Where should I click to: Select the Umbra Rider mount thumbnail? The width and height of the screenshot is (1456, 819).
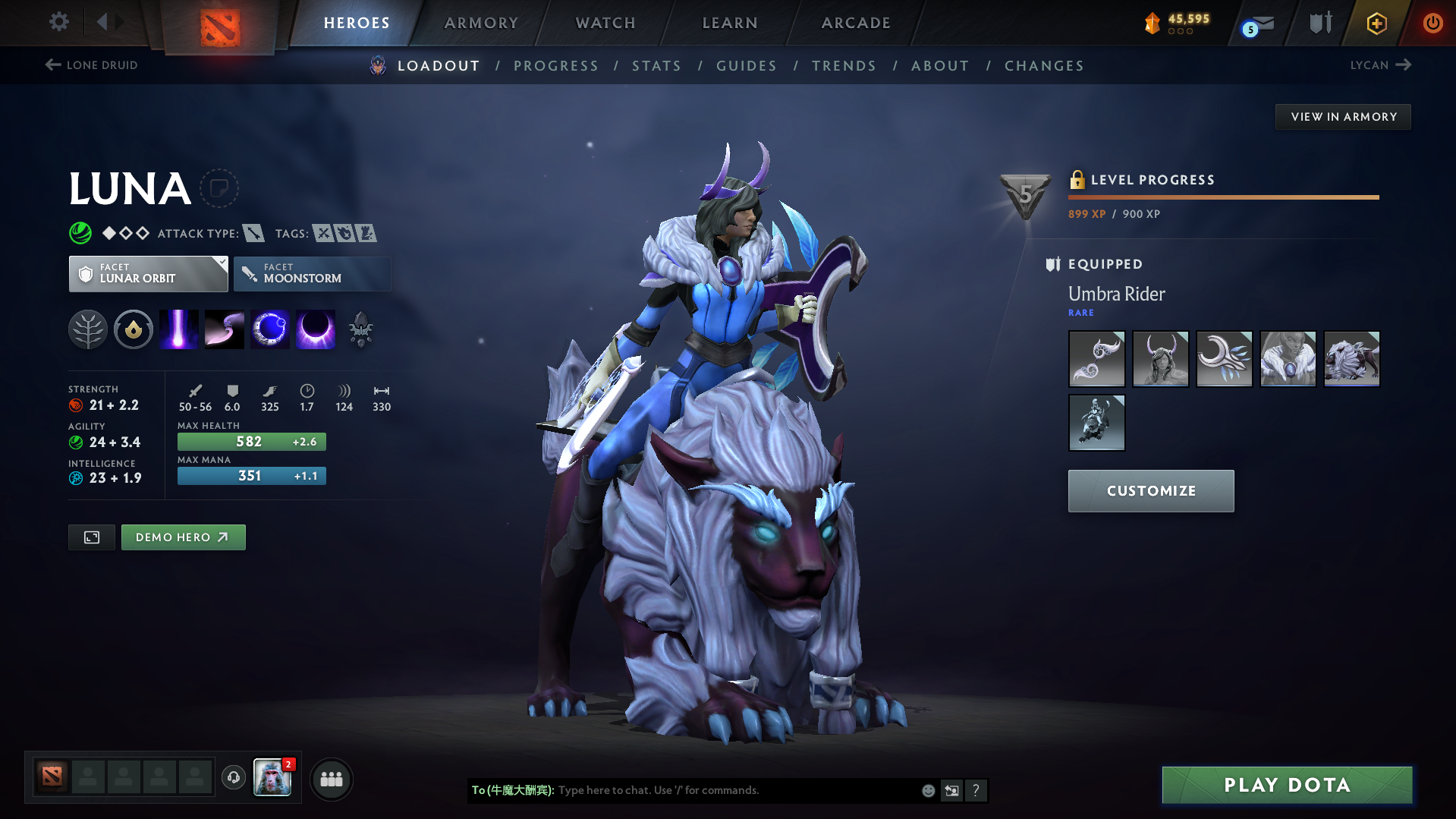(1352, 358)
